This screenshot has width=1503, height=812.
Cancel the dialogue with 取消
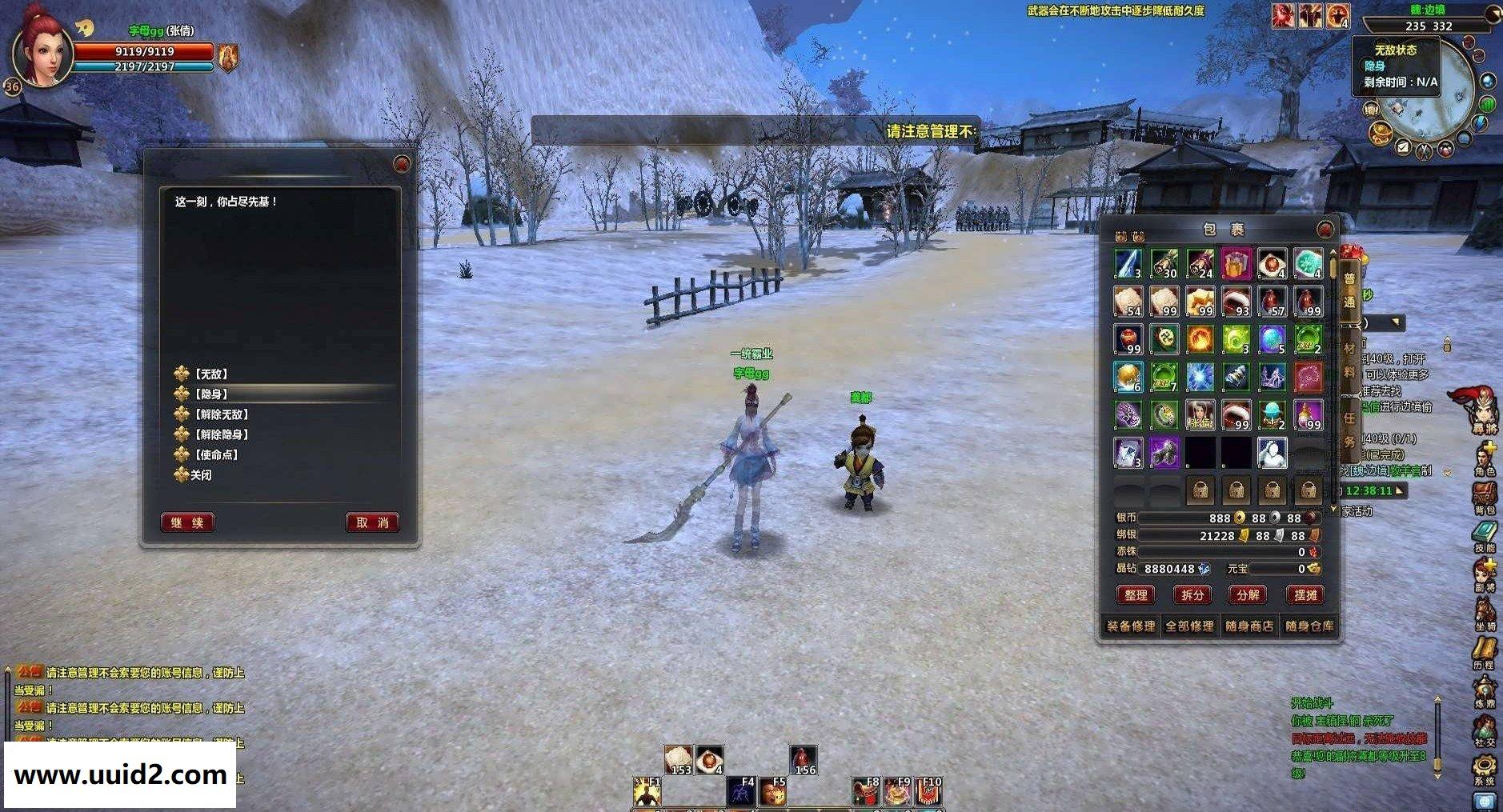pyautogui.click(x=372, y=522)
